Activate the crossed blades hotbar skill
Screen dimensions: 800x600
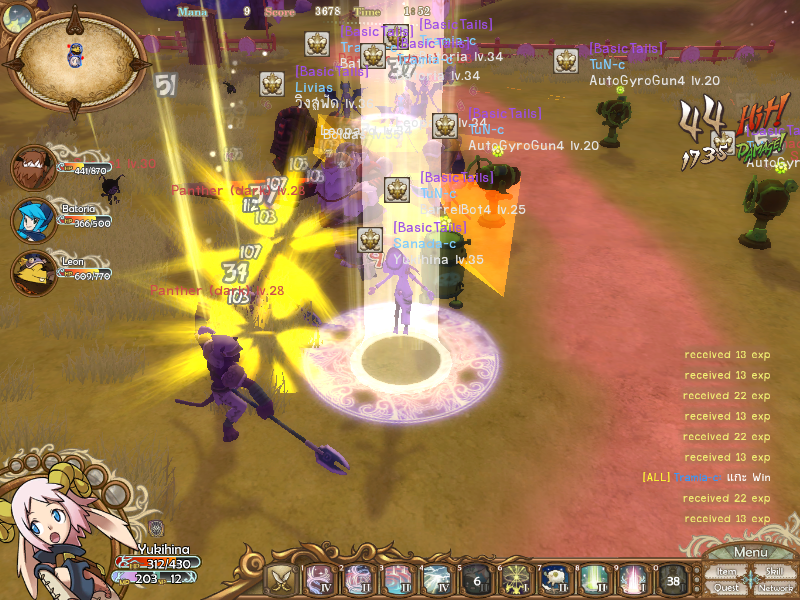click(x=280, y=580)
